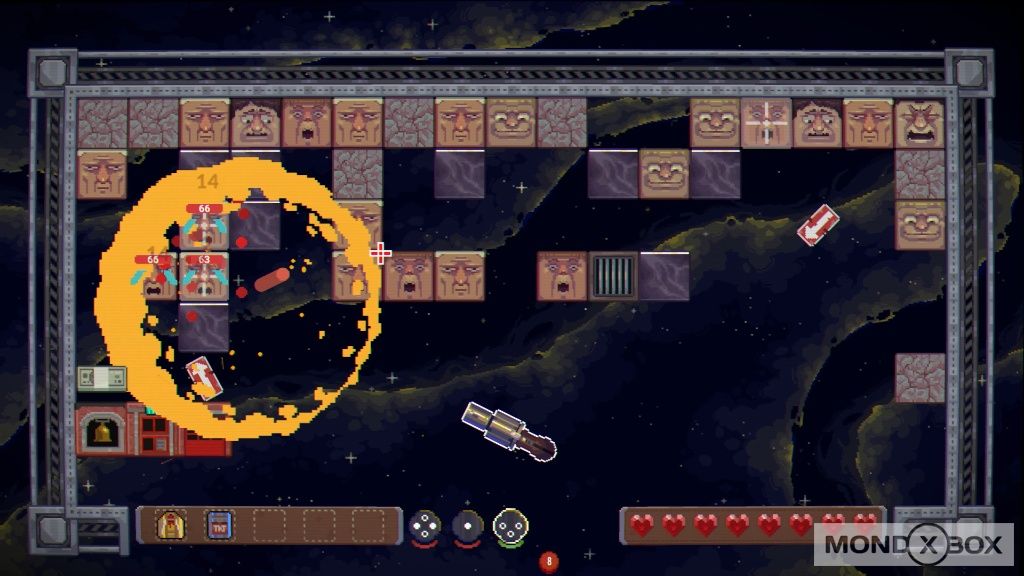The image size is (1024, 576).
Task: Select the golden shrine item slot
Action: (171, 524)
